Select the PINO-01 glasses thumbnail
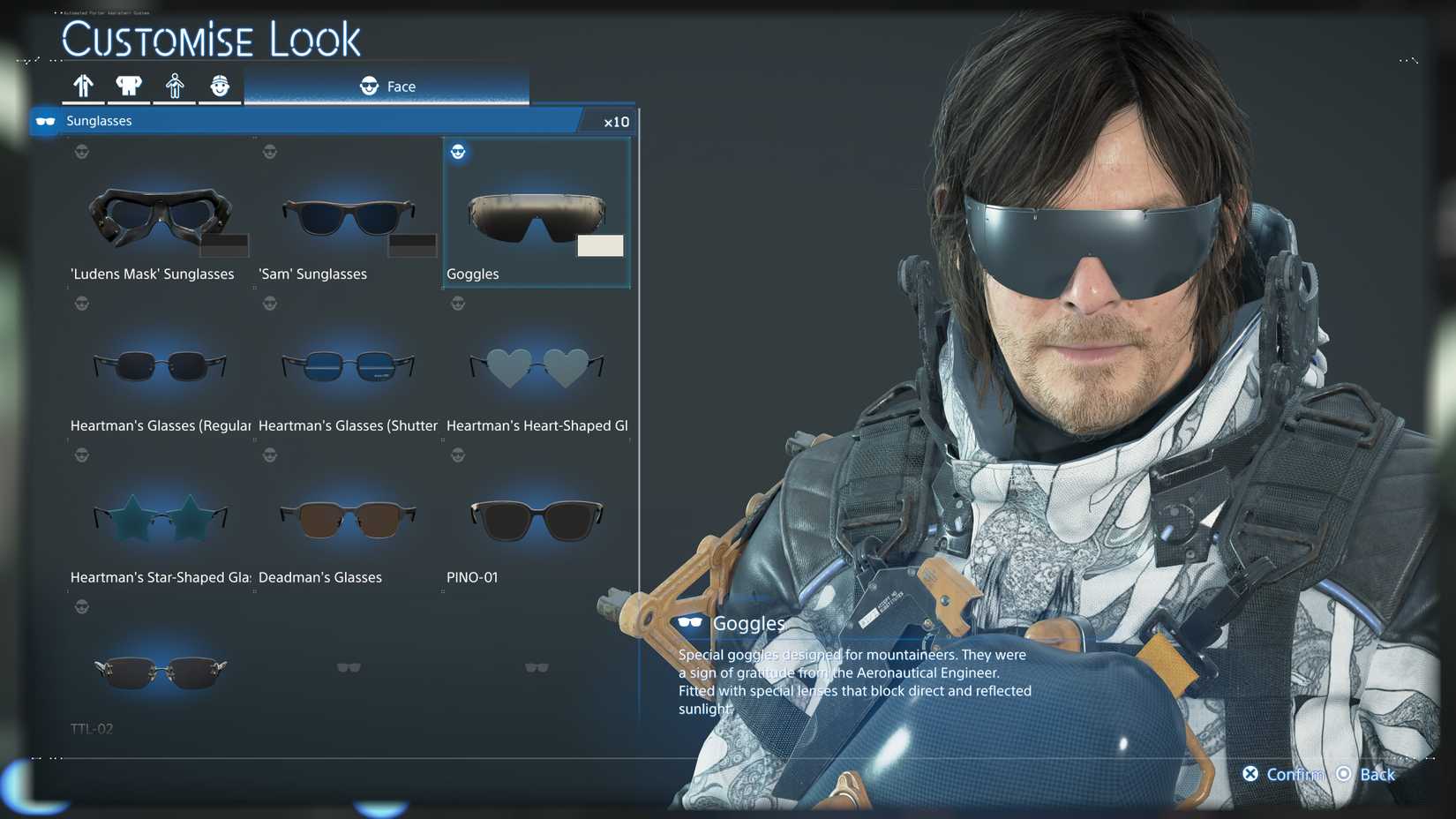The height and width of the screenshot is (819, 1456). tap(536, 521)
